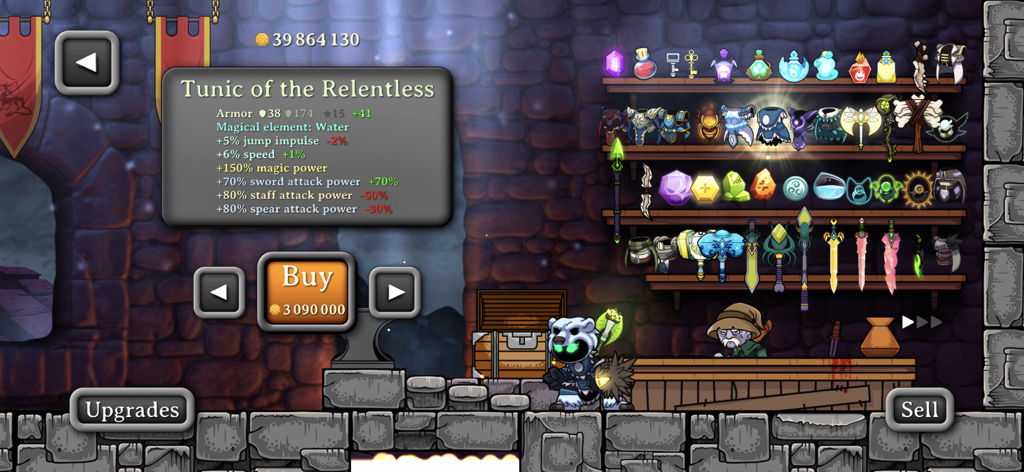Open the Upgrades menu
The image size is (1024, 472).
coord(132,410)
